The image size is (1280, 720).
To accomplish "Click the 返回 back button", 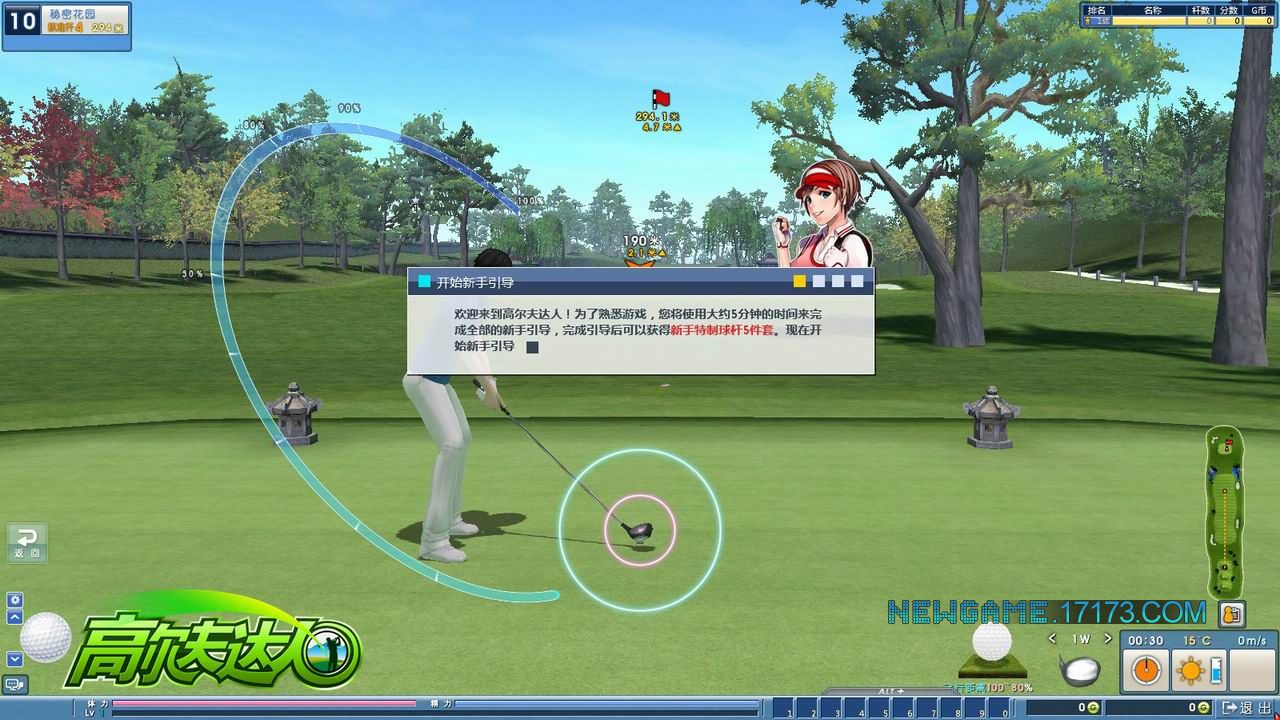I will coord(27,543).
